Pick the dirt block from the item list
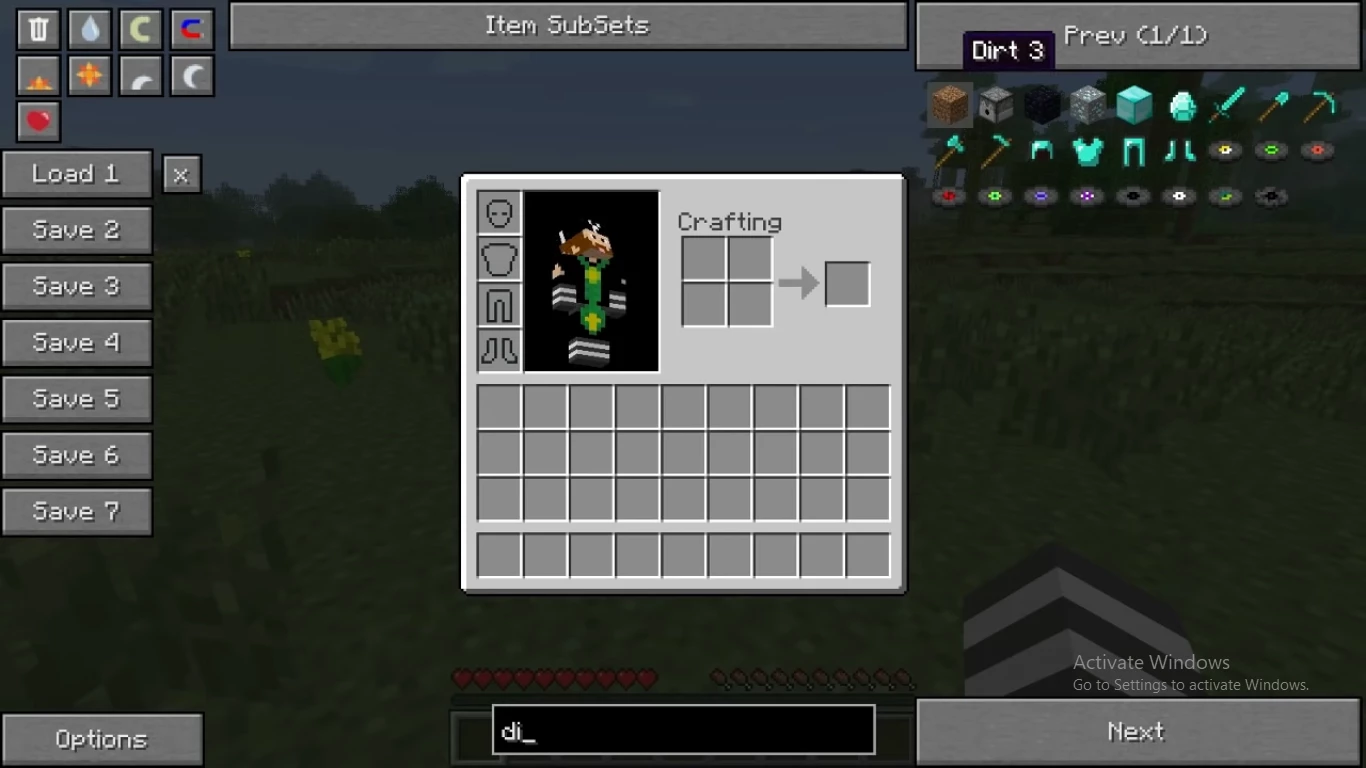This screenshot has width=1366, height=768. click(949, 104)
